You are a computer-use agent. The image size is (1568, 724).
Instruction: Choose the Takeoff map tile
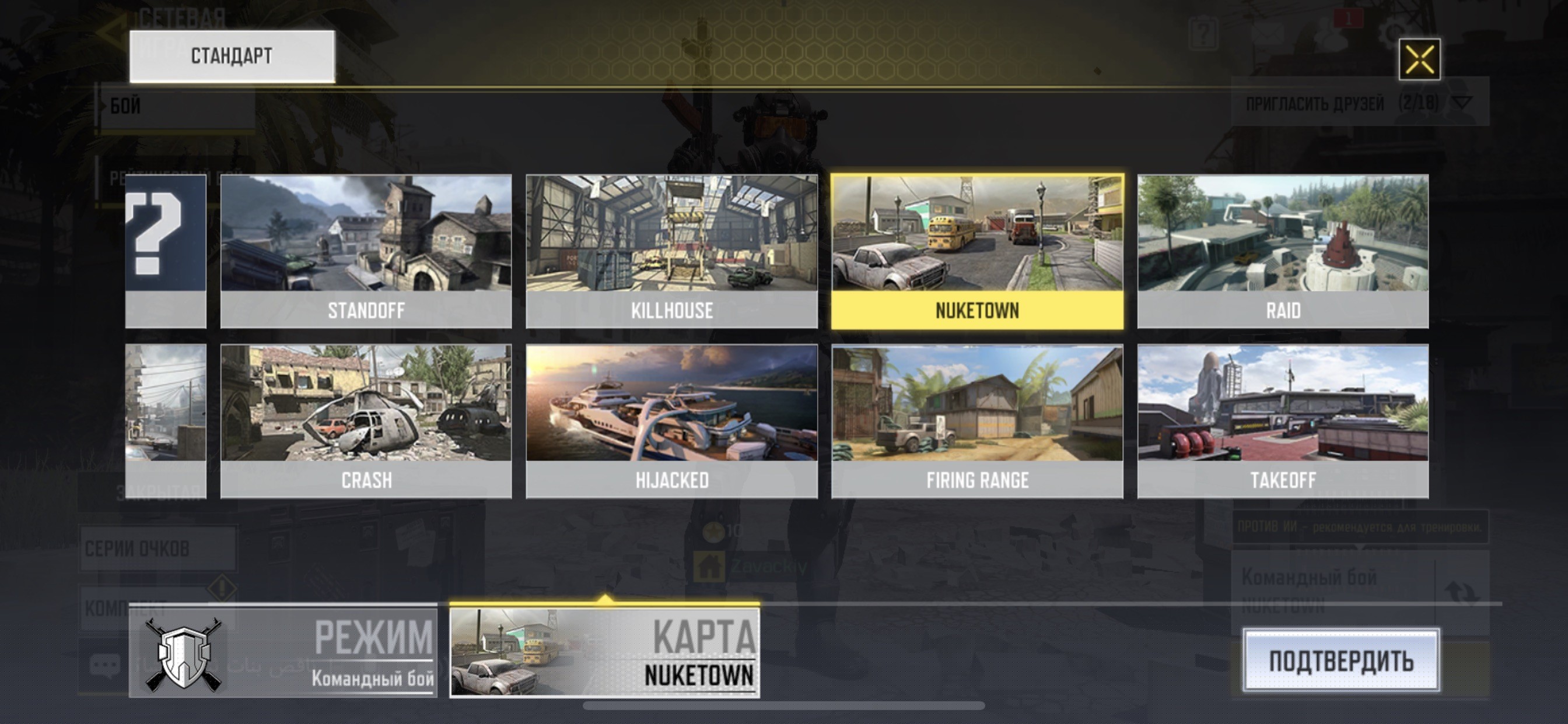coord(1283,421)
